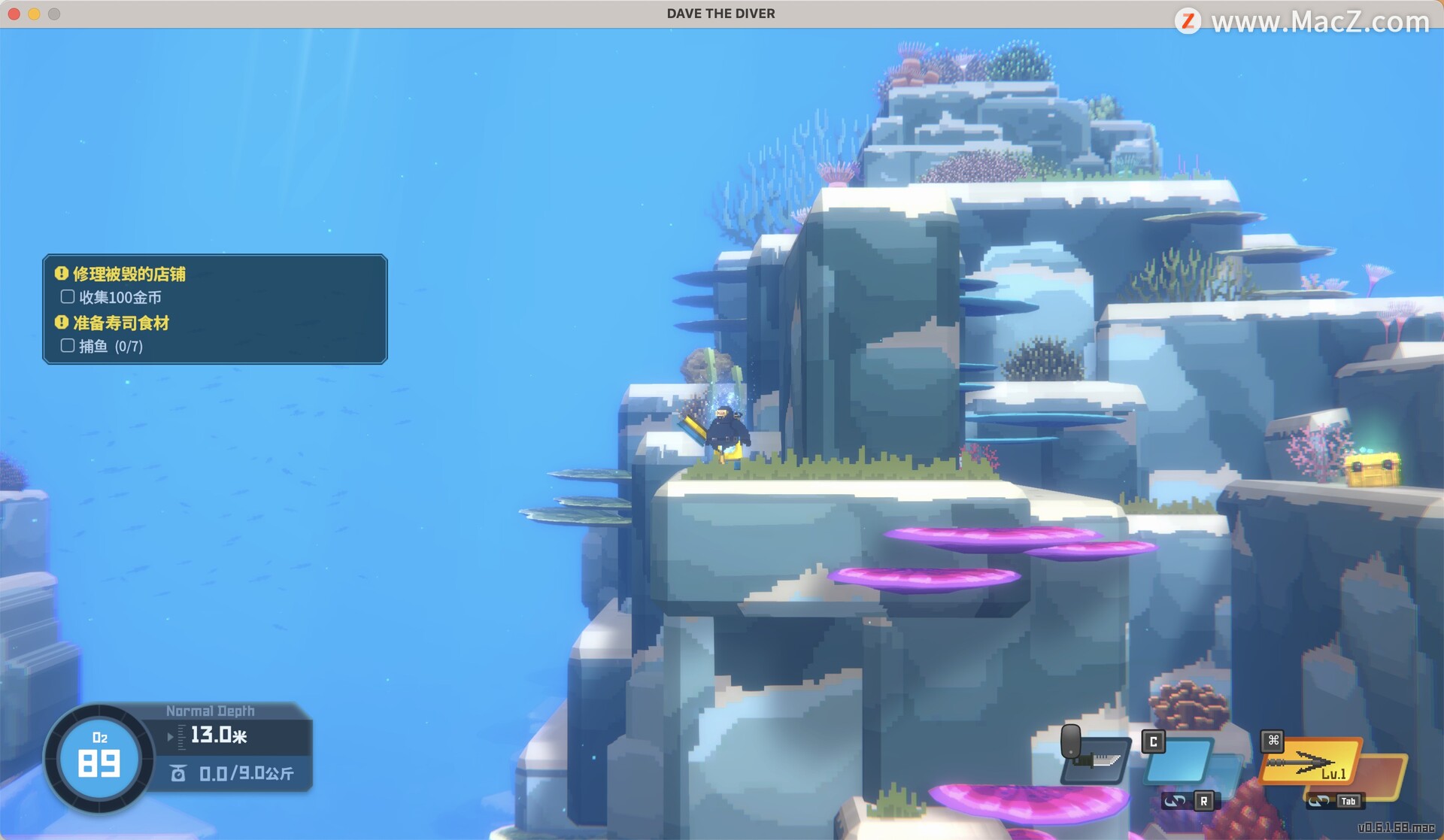The image size is (1444, 840).
Task: Click the Command key hint icon beside harpoon slot
Action: [1272, 741]
